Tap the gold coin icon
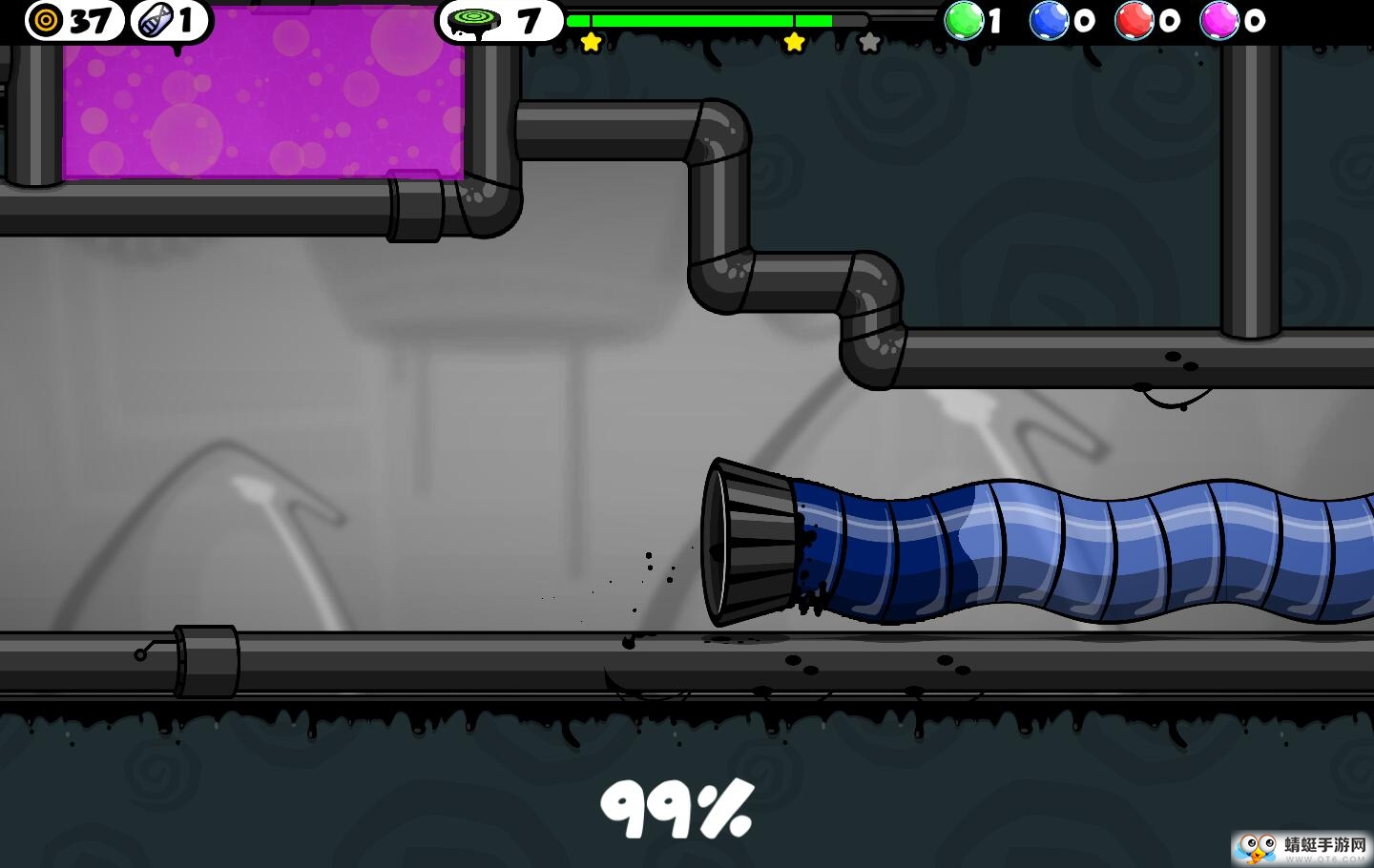 [x=46, y=21]
